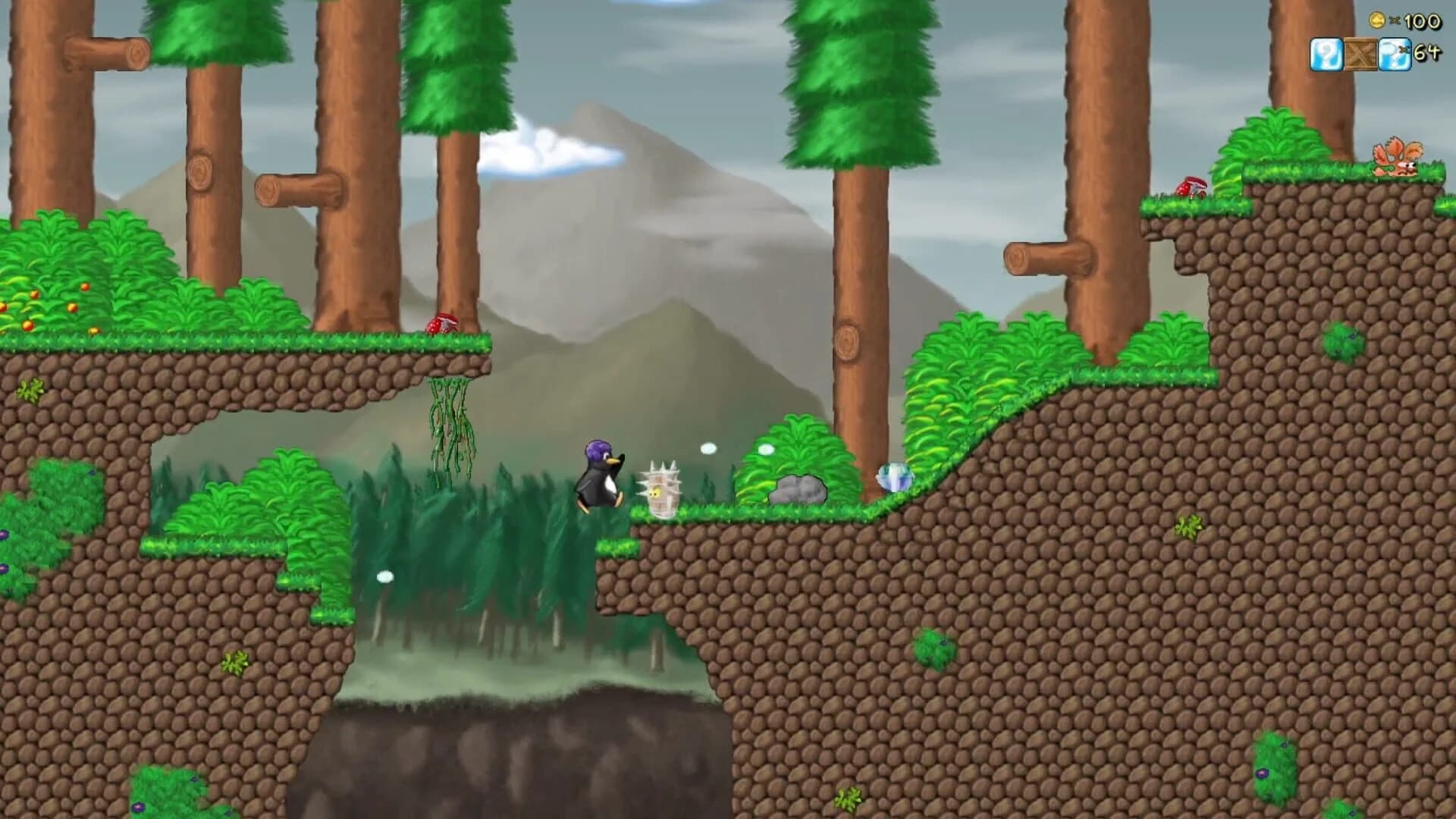Click the wooden crate icon in the HUD
1456x819 pixels.
click(x=1361, y=54)
